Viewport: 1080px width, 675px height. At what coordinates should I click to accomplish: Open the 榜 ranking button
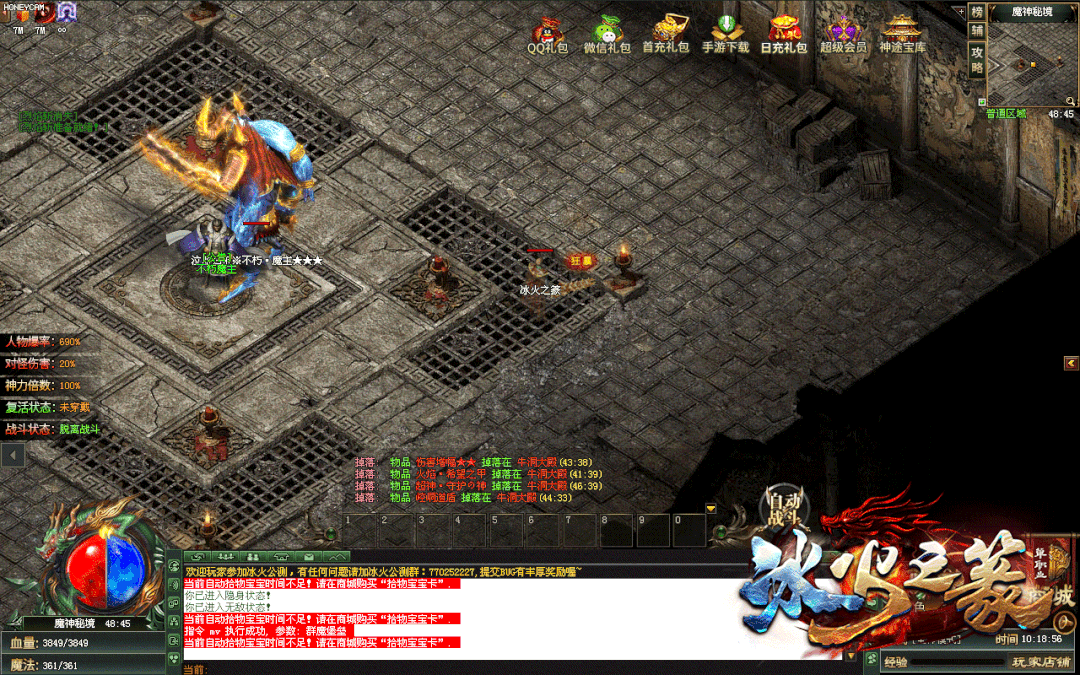(977, 12)
